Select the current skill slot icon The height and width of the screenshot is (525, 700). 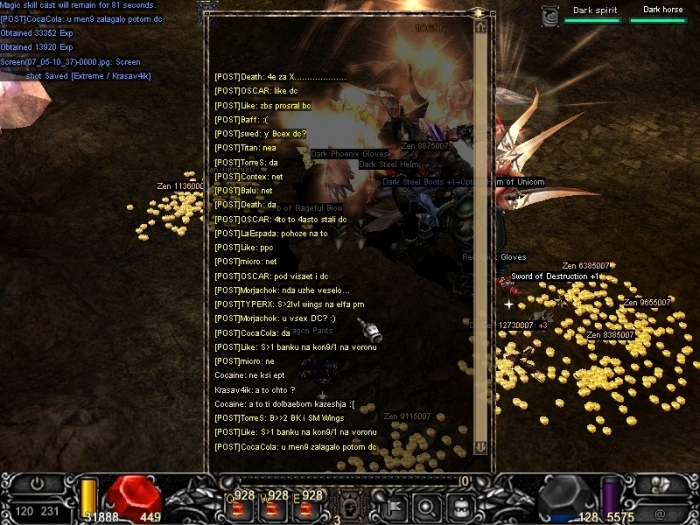[351, 503]
